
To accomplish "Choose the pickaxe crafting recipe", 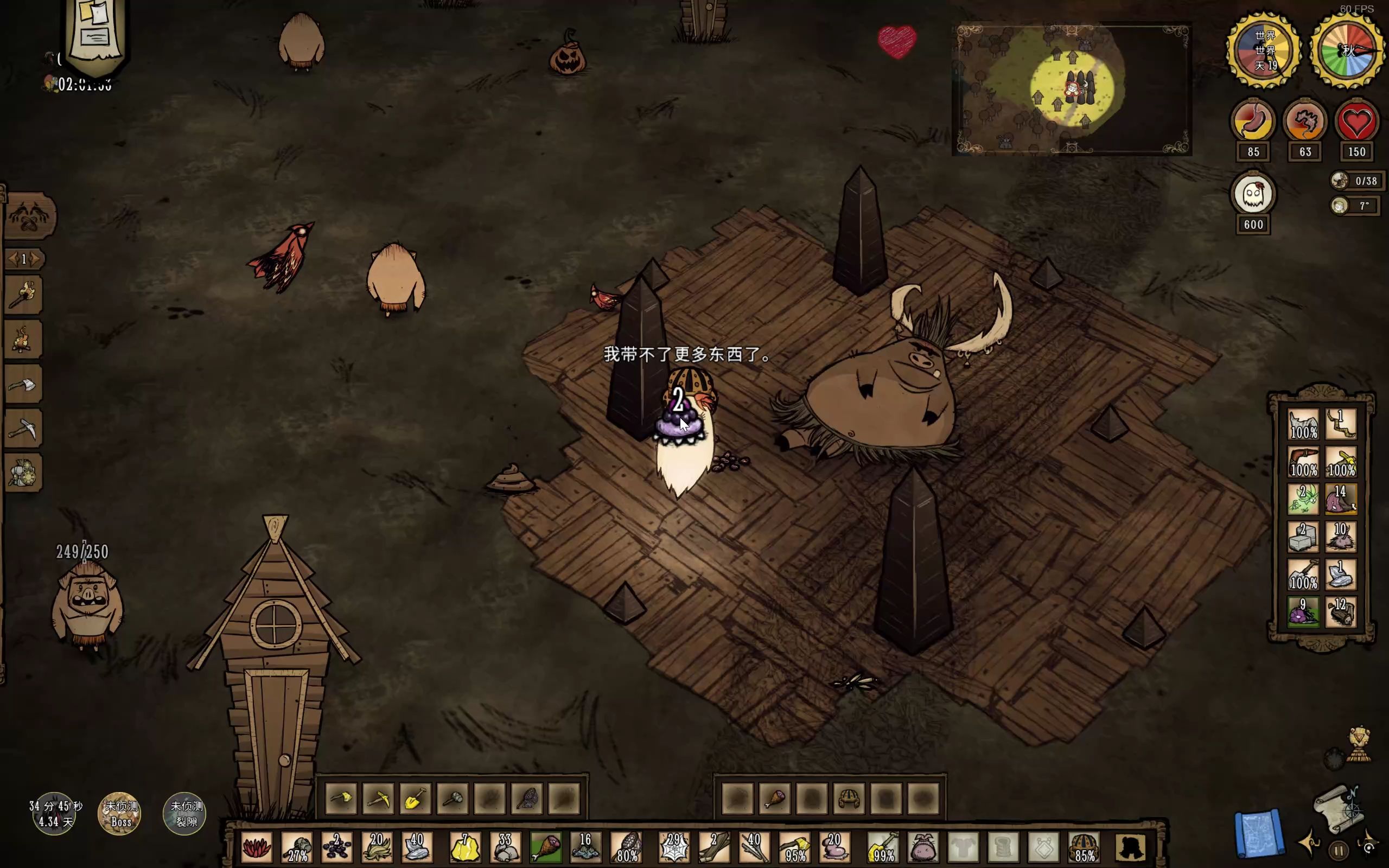I will pyautogui.click(x=23, y=429).
